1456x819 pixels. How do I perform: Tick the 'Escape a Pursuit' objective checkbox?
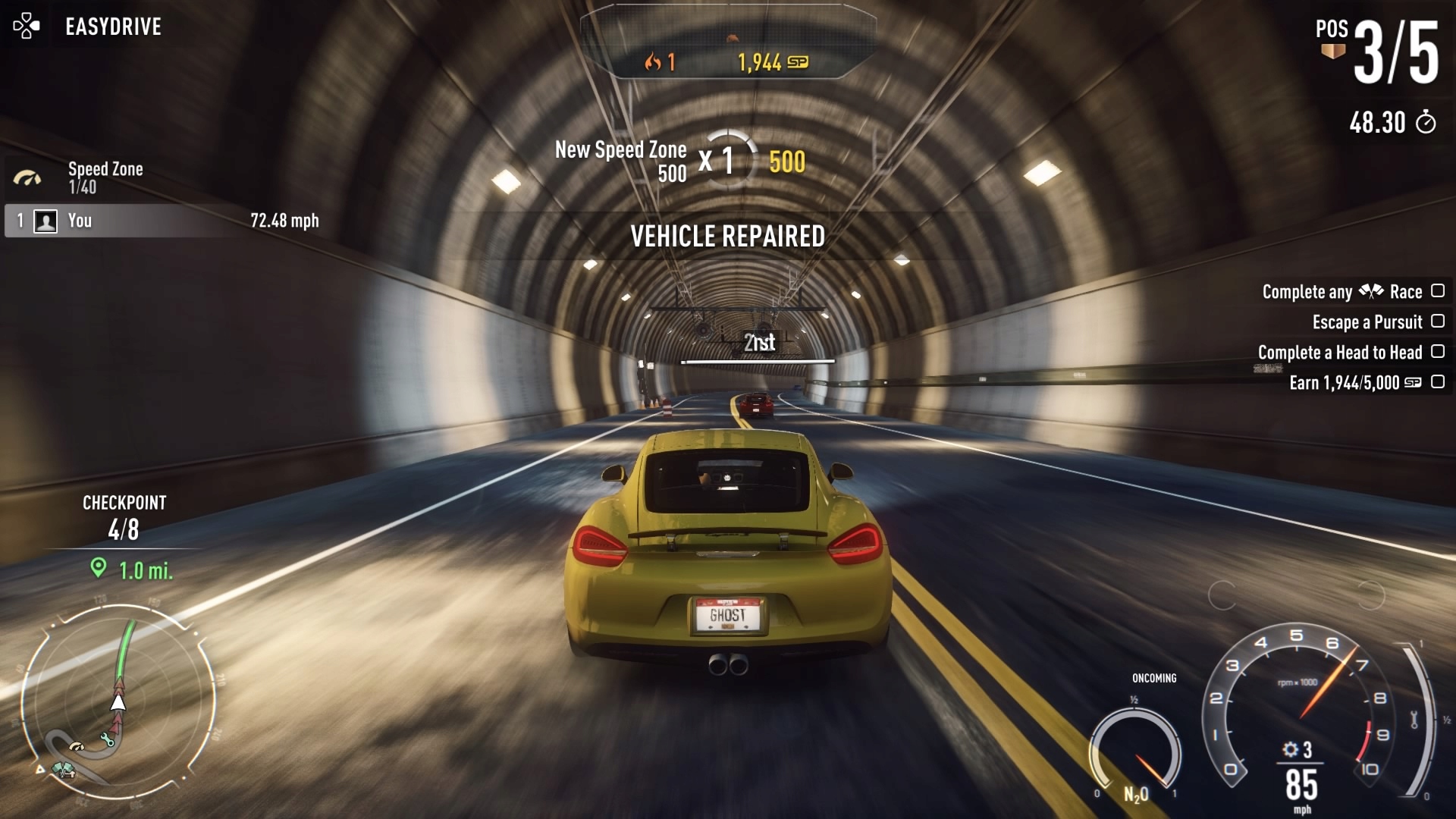[x=1437, y=322]
